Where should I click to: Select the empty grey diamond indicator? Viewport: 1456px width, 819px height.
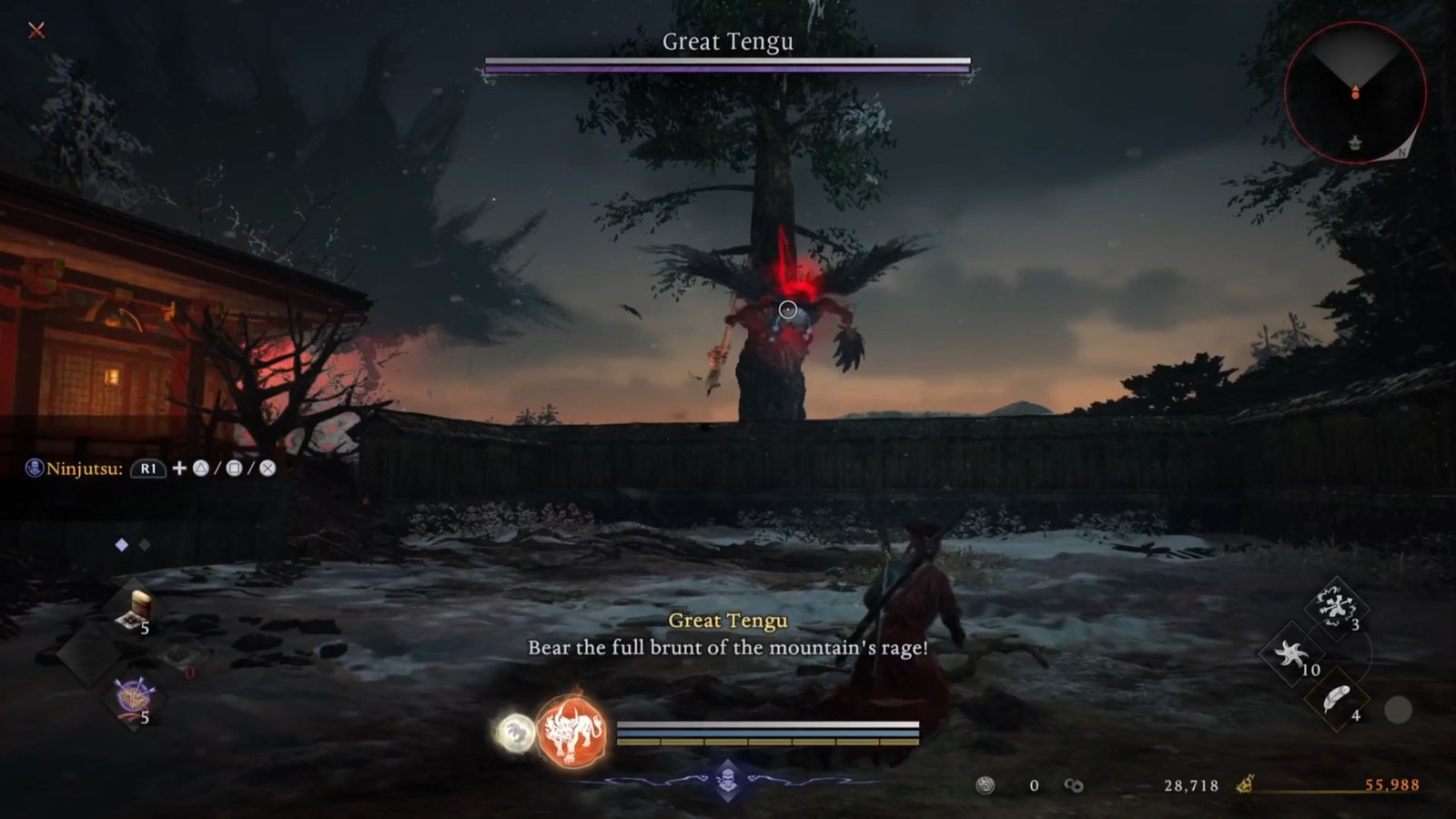[144, 544]
